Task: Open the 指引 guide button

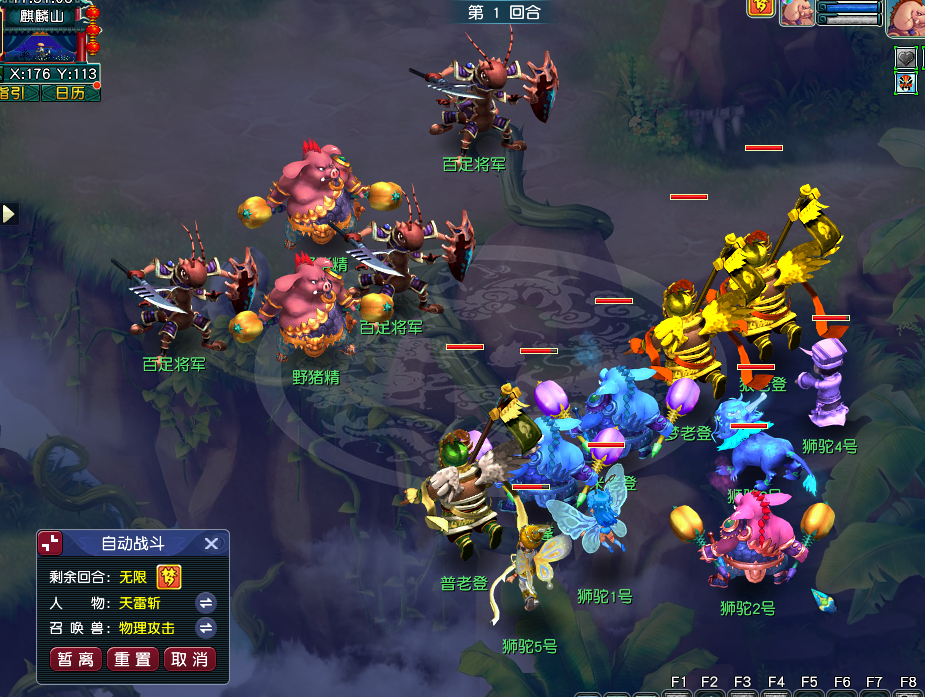Action: coord(14,93)
